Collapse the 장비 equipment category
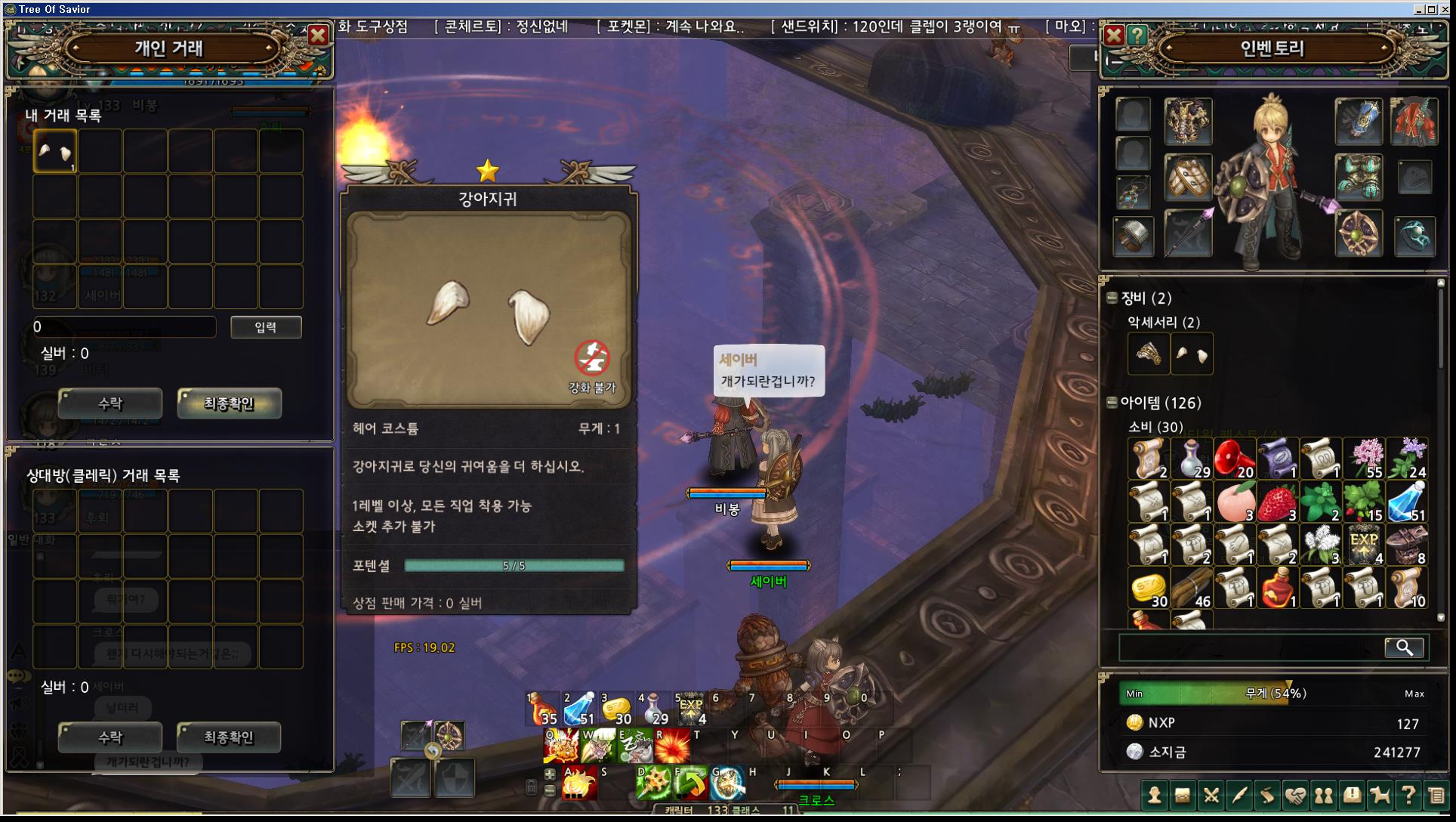Screen dimensions: 1456x822 coord(1112,298)
